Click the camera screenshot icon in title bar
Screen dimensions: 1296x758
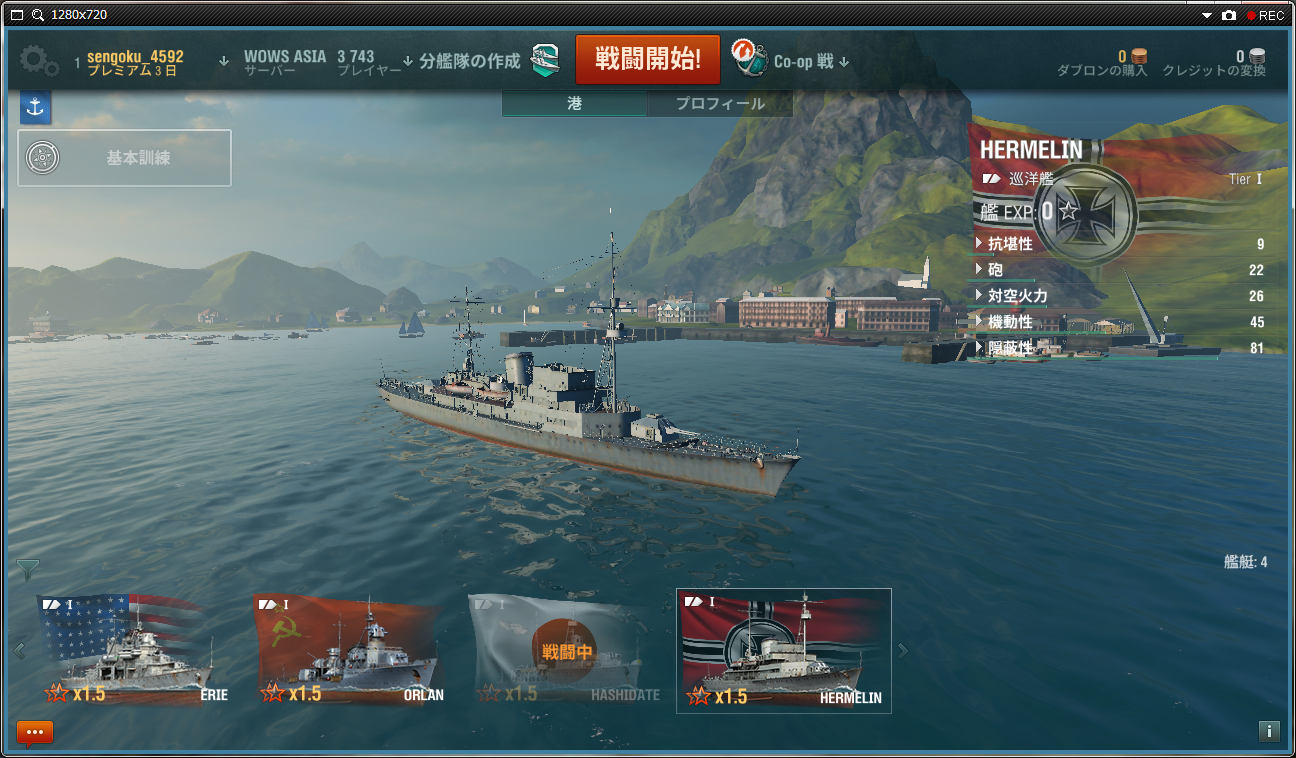coord(1228,15)
